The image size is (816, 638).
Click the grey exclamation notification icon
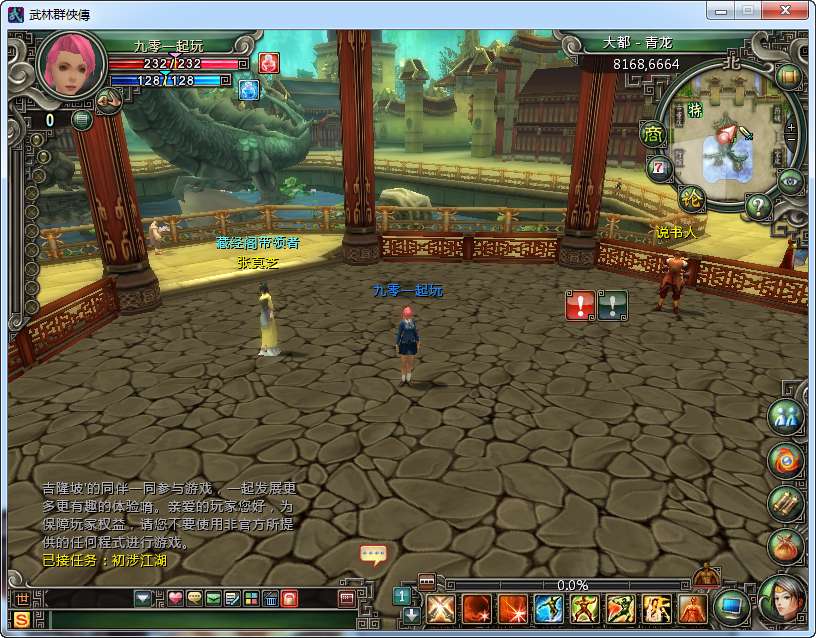point(612,305)
